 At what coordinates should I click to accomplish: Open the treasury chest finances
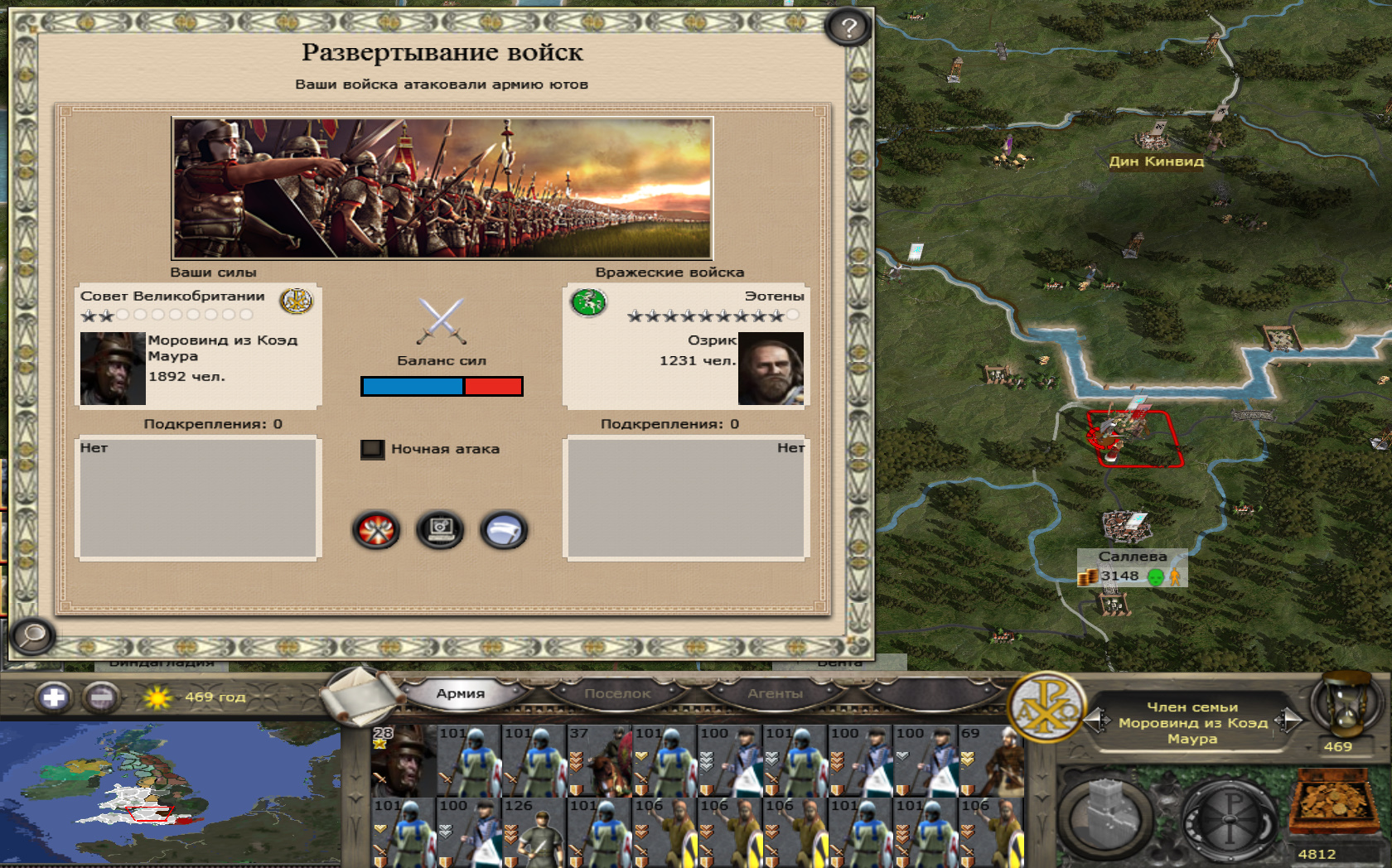(x=1331, y=803)
